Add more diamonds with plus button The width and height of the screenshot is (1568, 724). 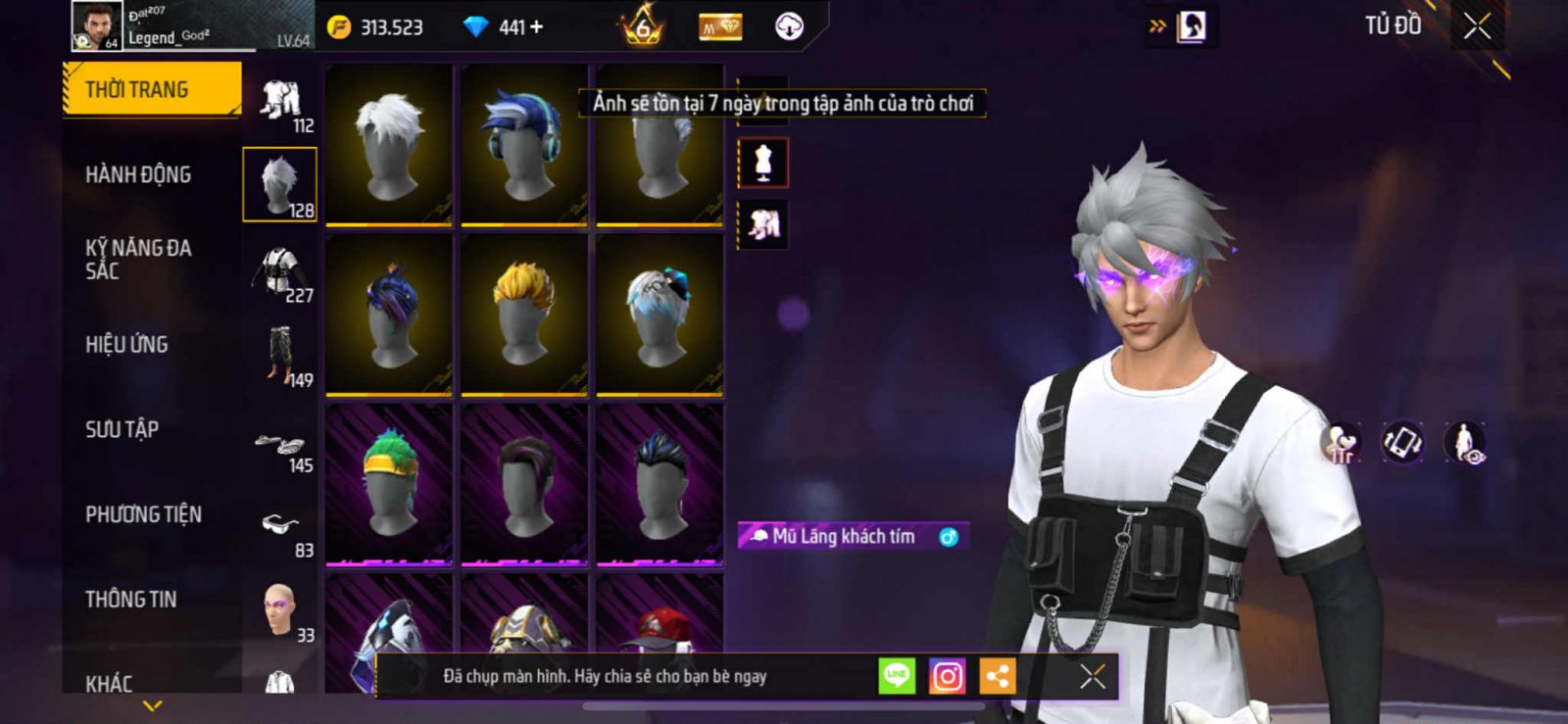tap(536, 27)
